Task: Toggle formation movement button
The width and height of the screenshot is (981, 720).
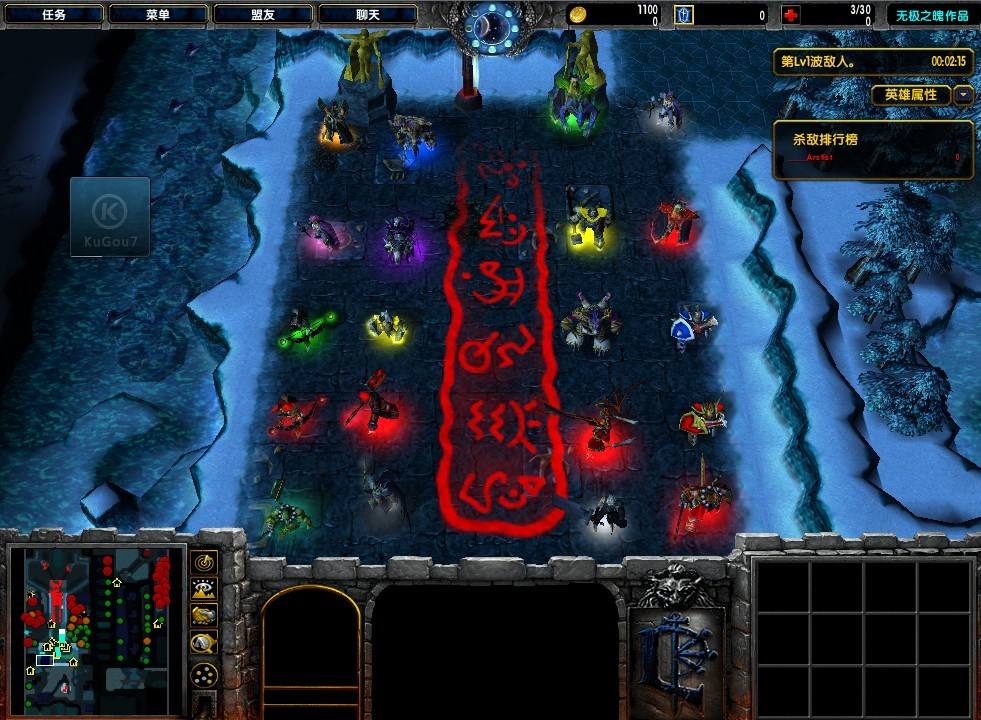Action: (204, 674)
